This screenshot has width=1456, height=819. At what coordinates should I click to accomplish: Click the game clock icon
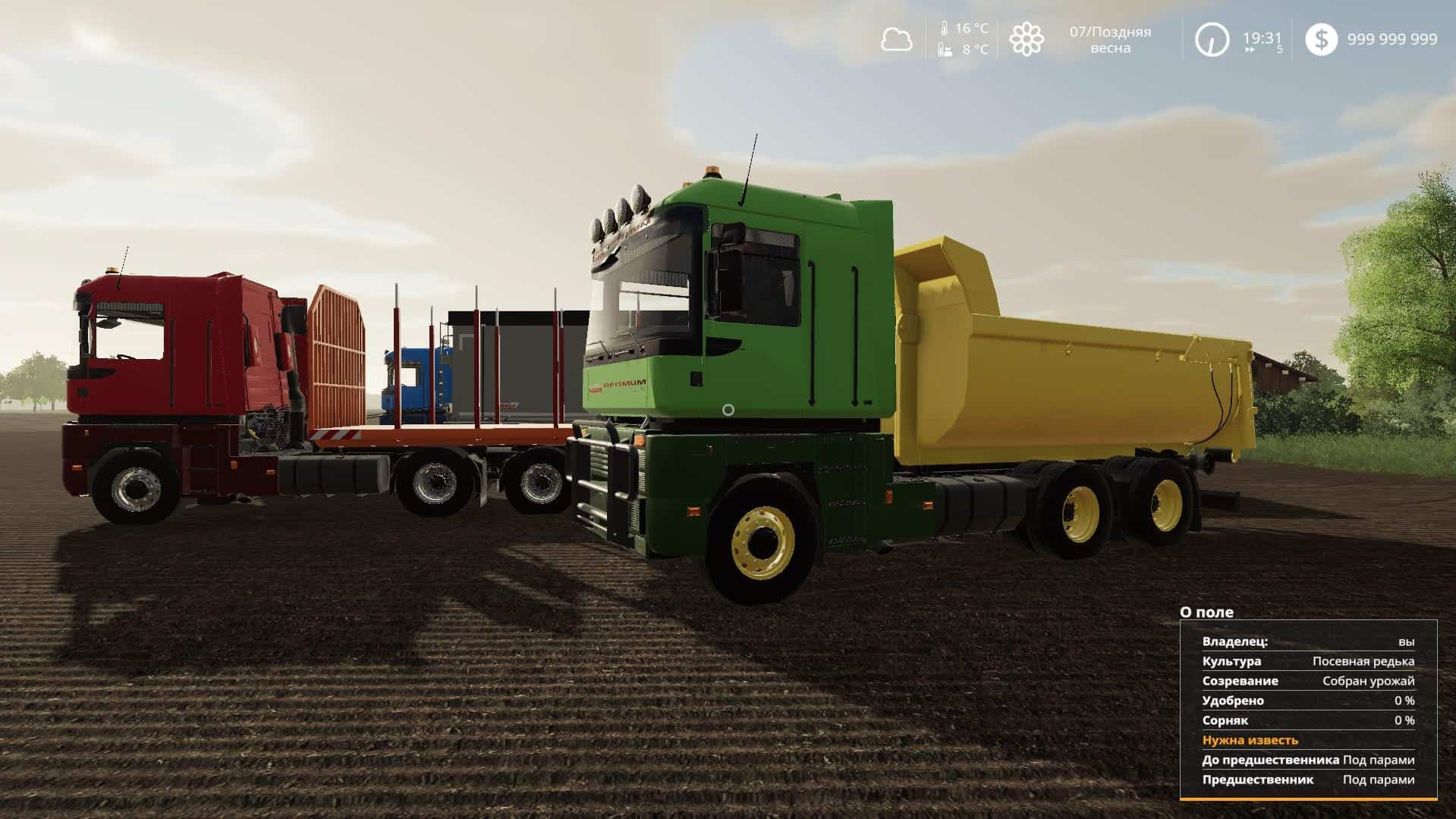click(1212, 39)
